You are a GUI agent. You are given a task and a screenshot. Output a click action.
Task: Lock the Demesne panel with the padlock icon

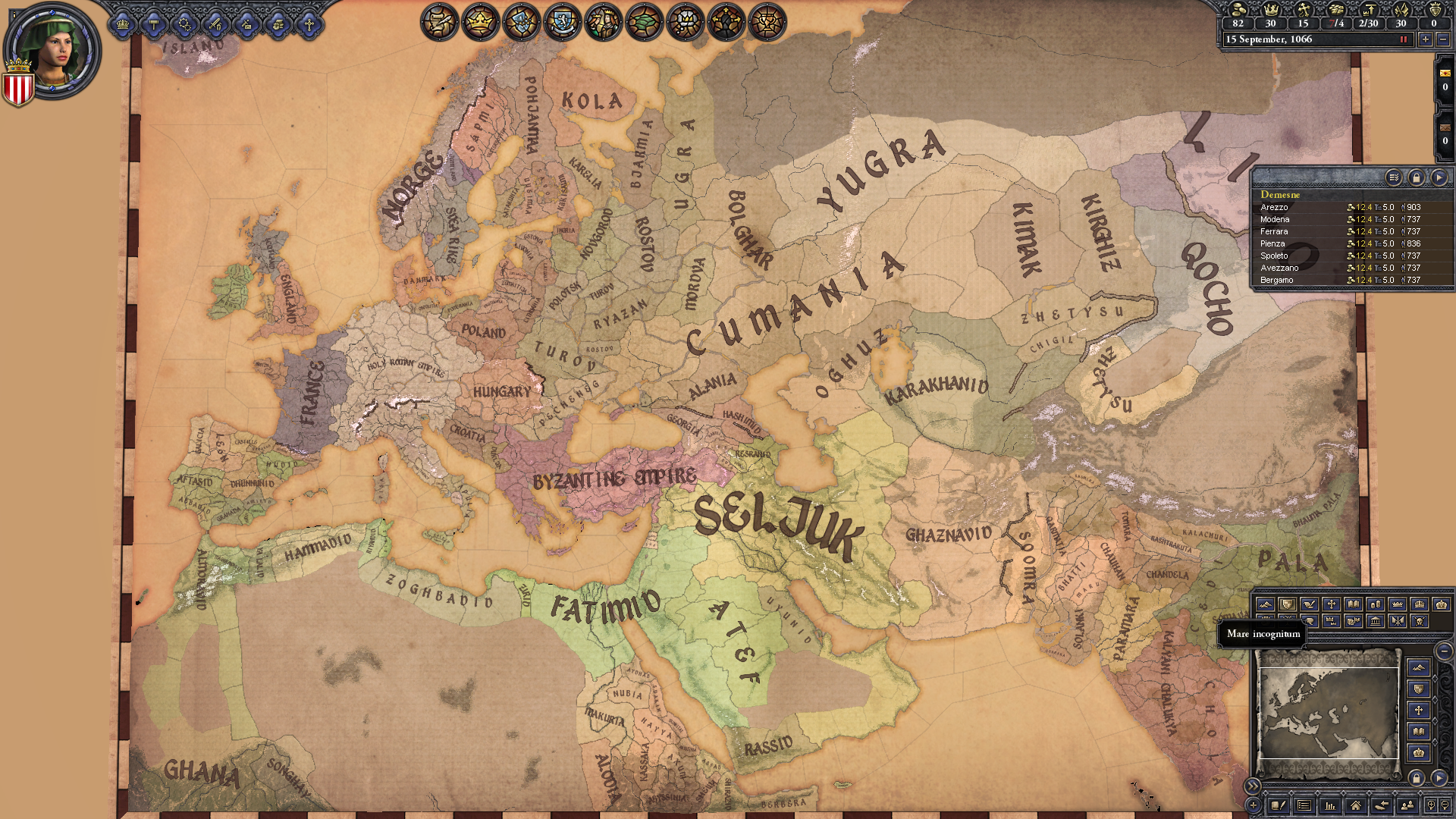1417,178
